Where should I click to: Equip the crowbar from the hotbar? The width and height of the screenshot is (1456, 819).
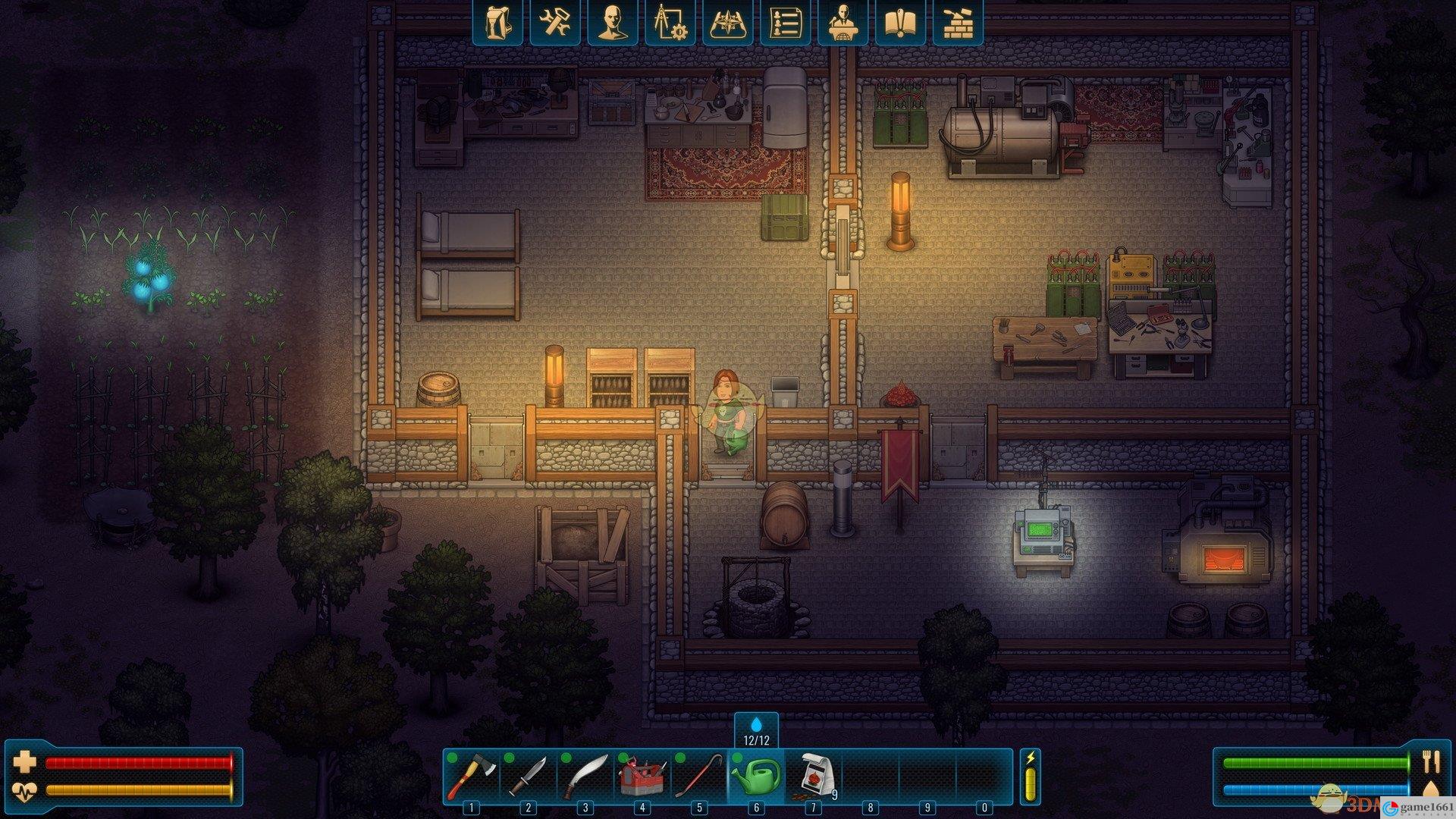click(x=699, y=777)
